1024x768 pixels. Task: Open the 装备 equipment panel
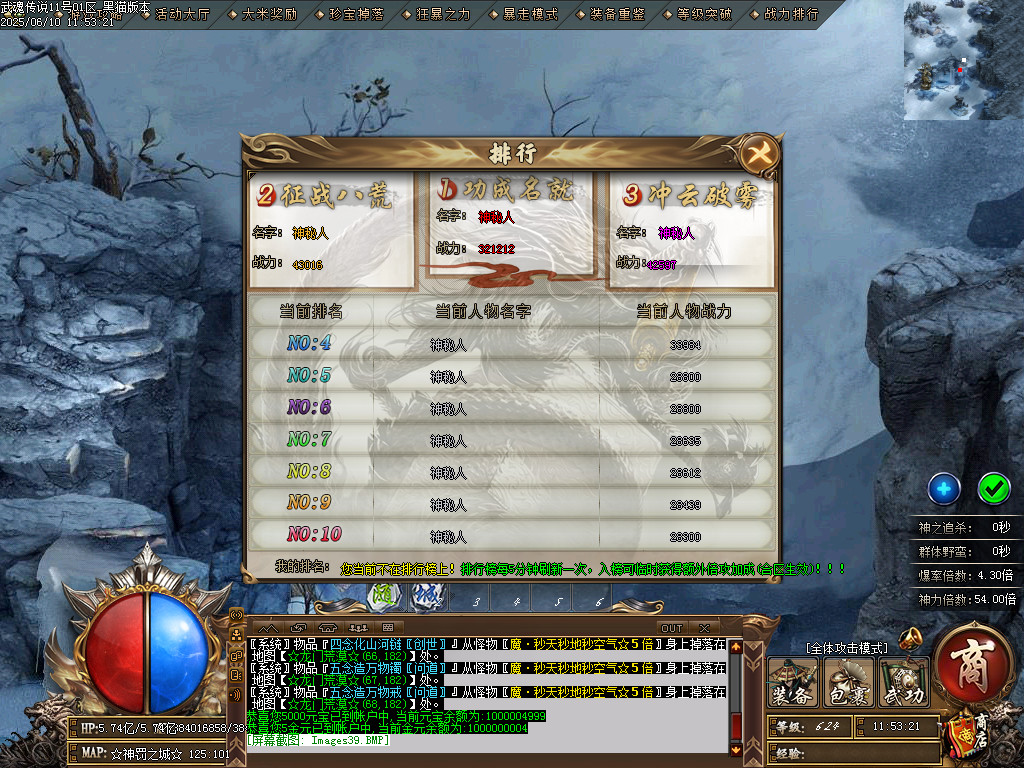pyautogui.click(x=793, y=684)
